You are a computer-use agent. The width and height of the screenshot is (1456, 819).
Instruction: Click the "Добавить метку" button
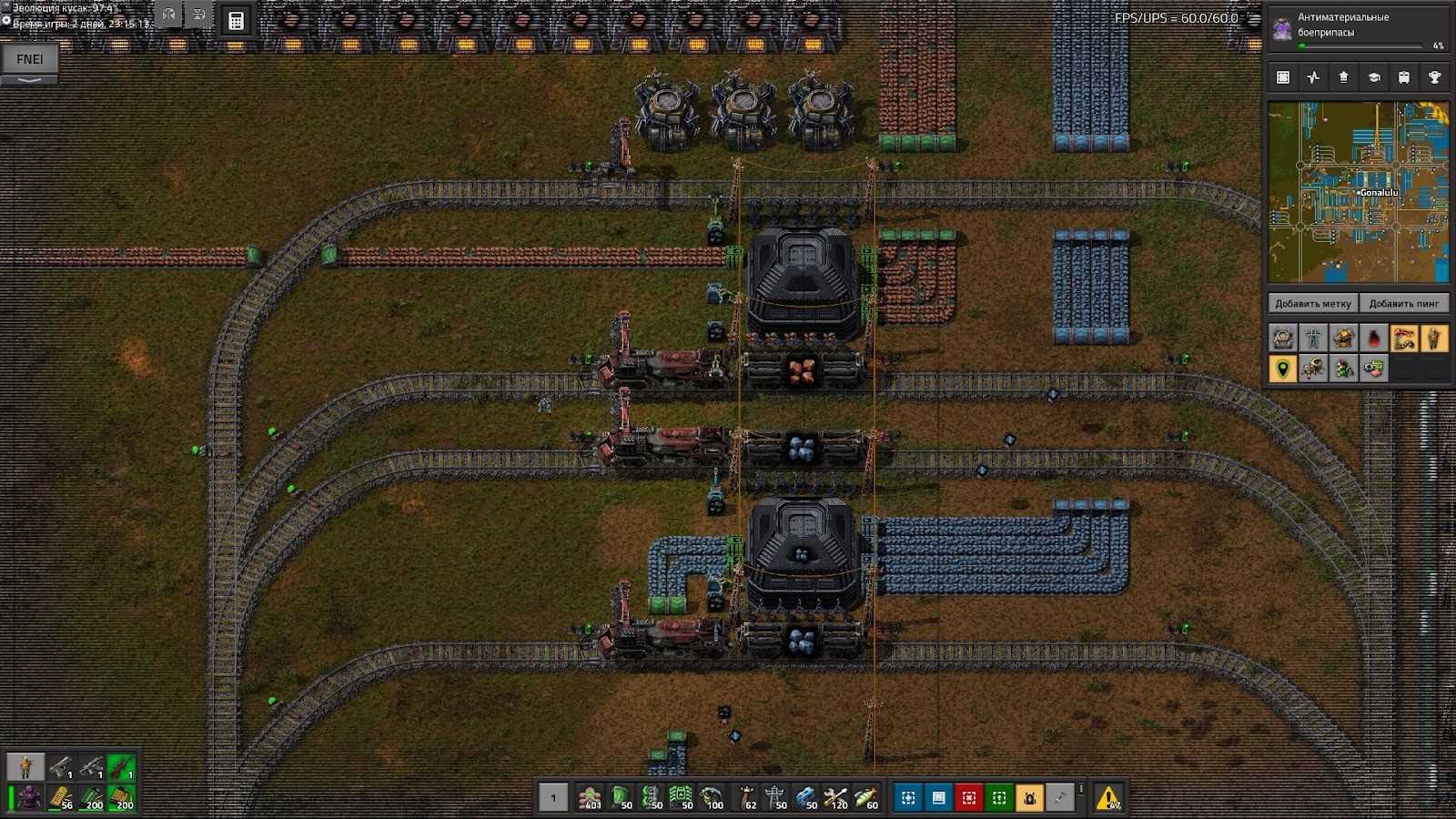[x=1312, y=304]
